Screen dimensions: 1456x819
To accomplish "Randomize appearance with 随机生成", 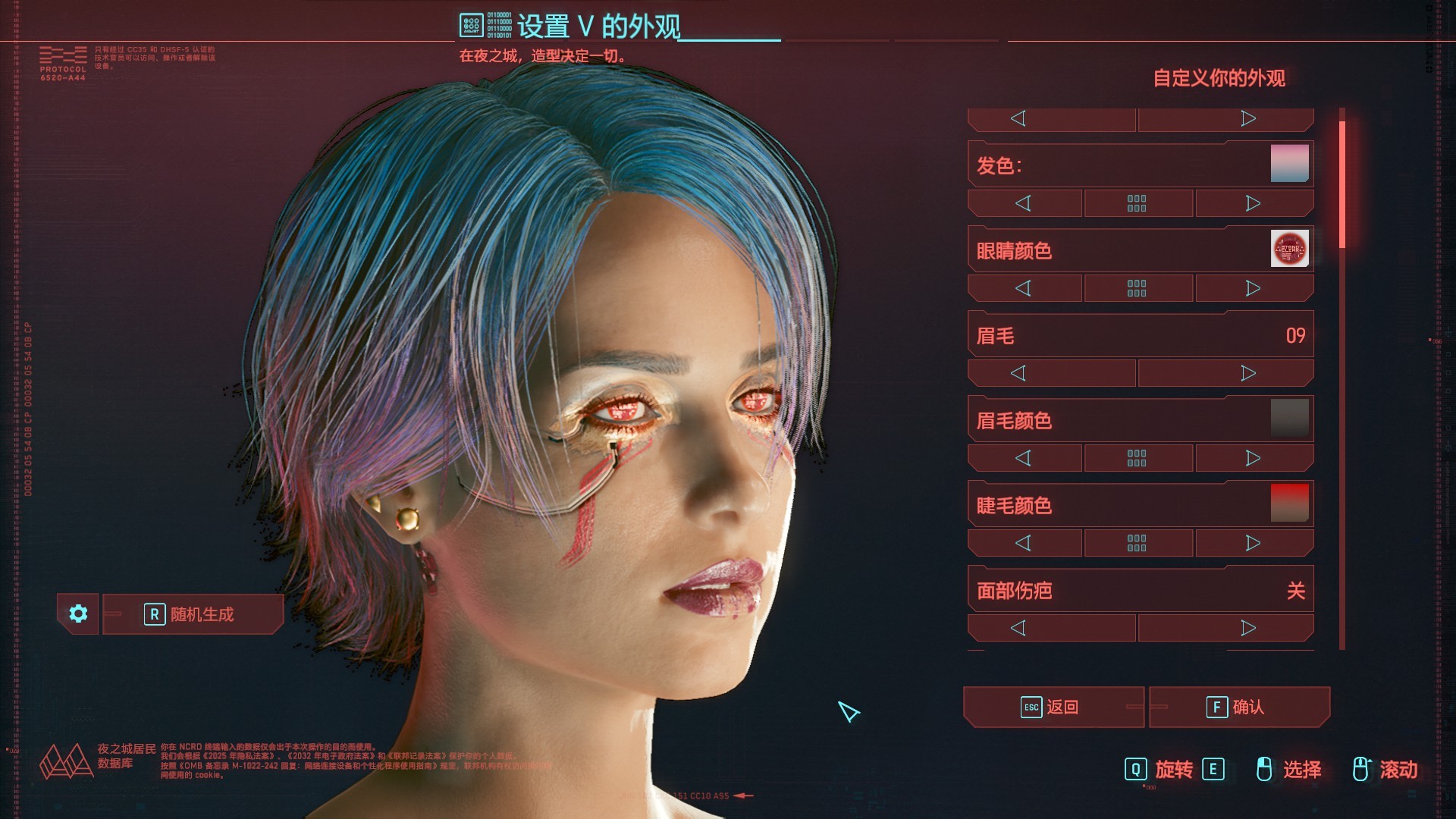I will (x=193, y=614).
